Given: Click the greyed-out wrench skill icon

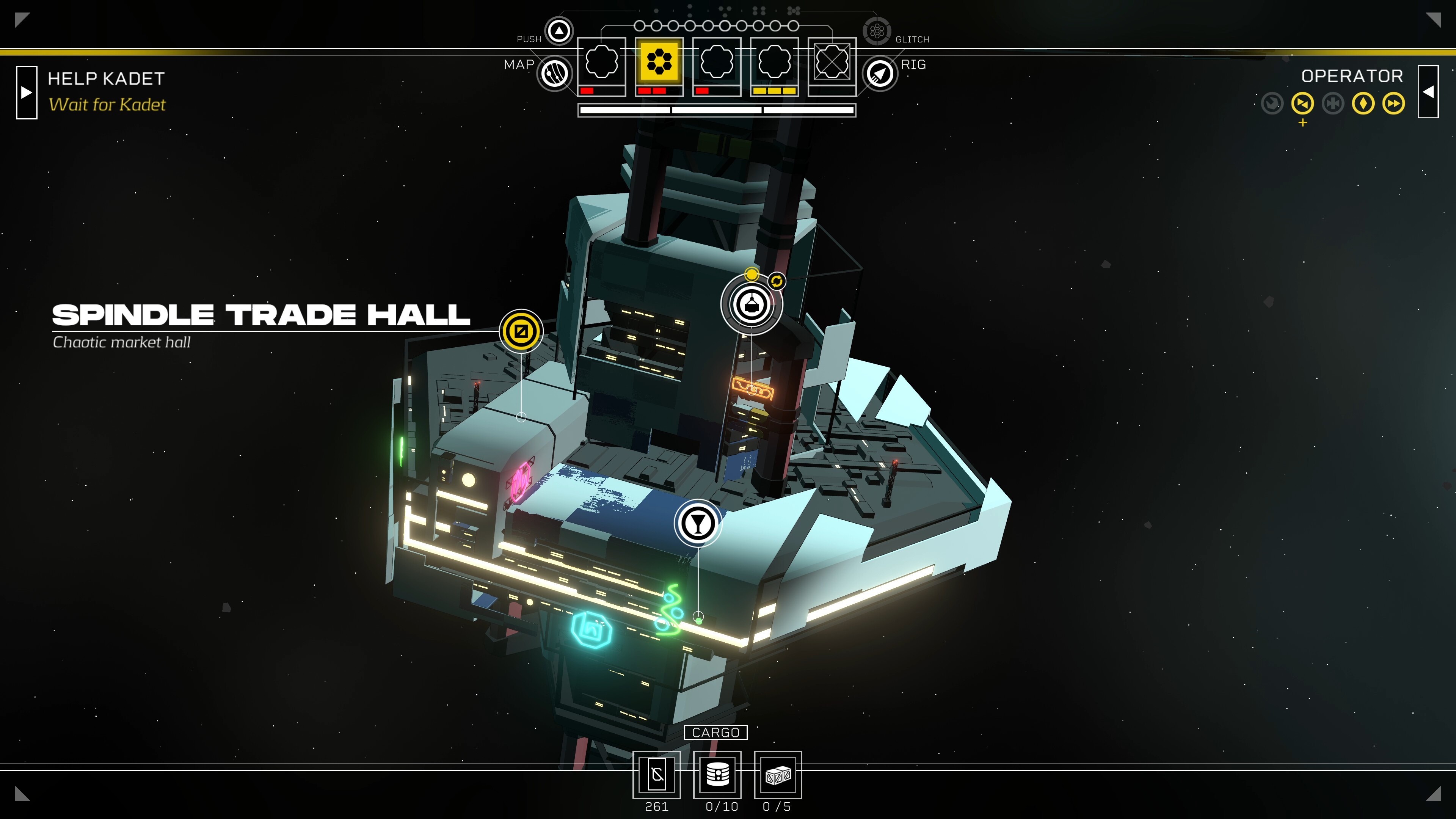Looking at the screenshot, I should point(1333,104).
